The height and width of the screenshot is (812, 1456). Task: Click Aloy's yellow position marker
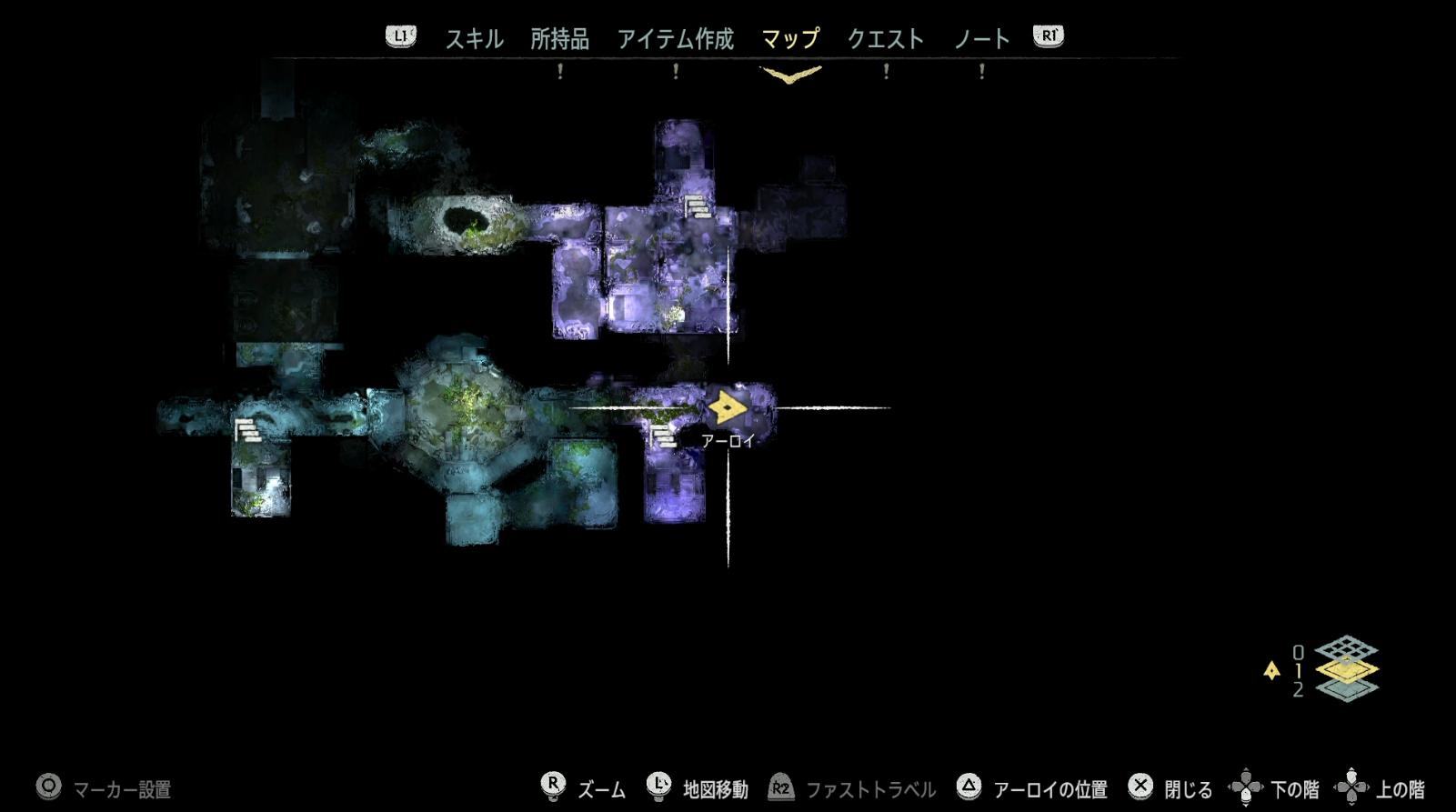click(727, 407)
